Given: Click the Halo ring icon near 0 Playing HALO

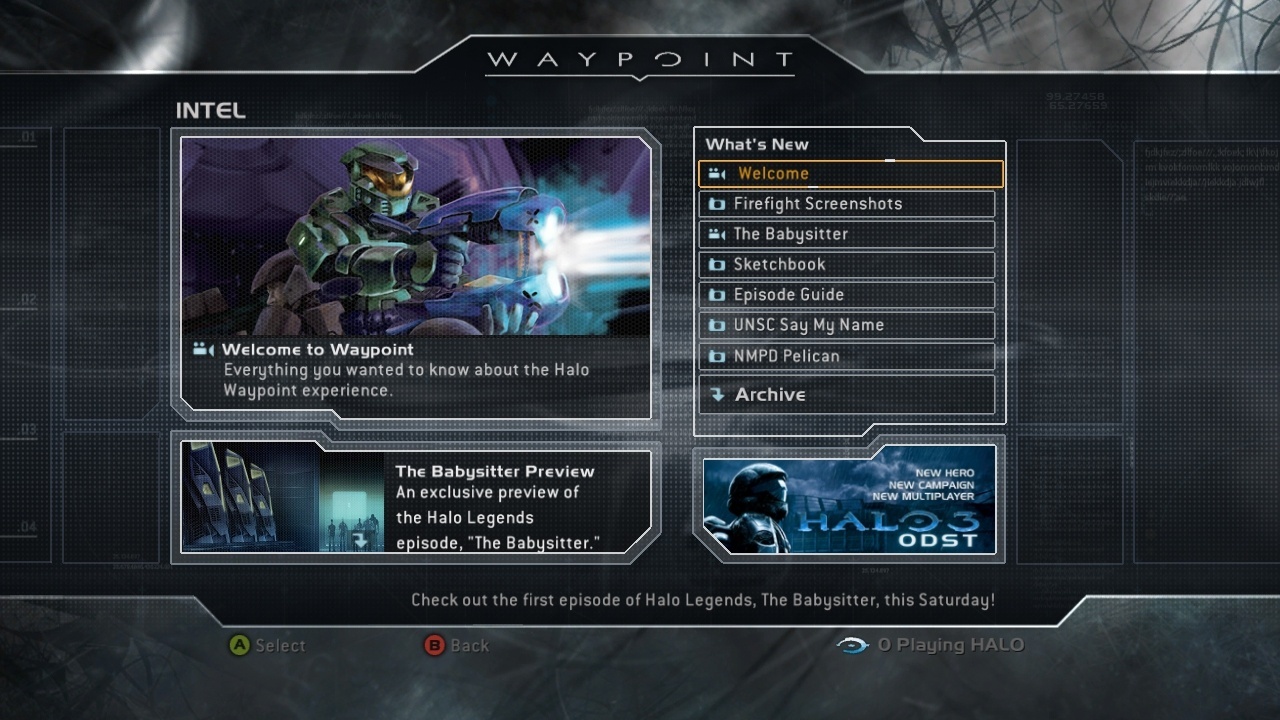Looking at the screenshot, I should click(x=851, y=646).
